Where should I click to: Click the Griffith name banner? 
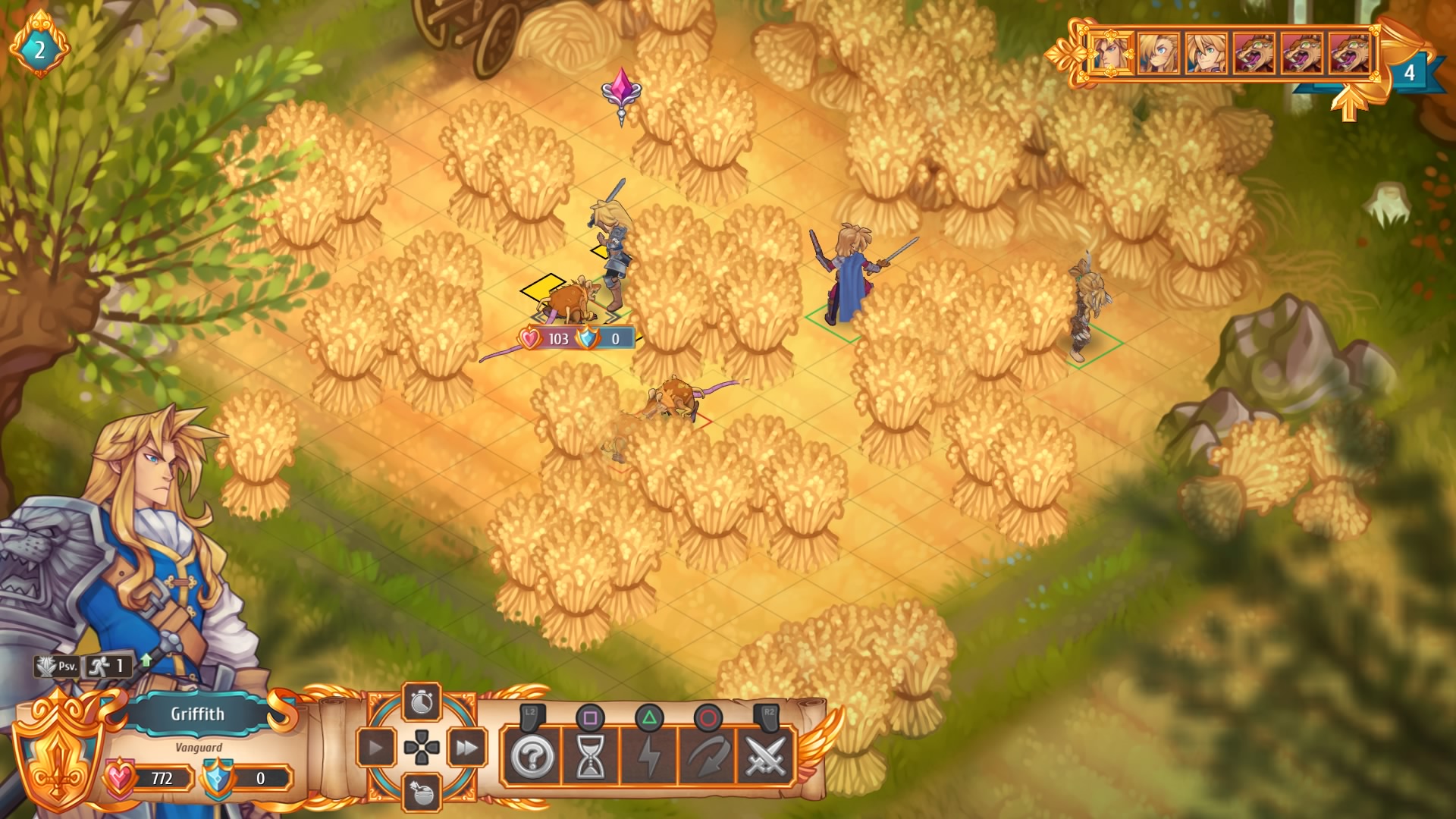[199, 714]
